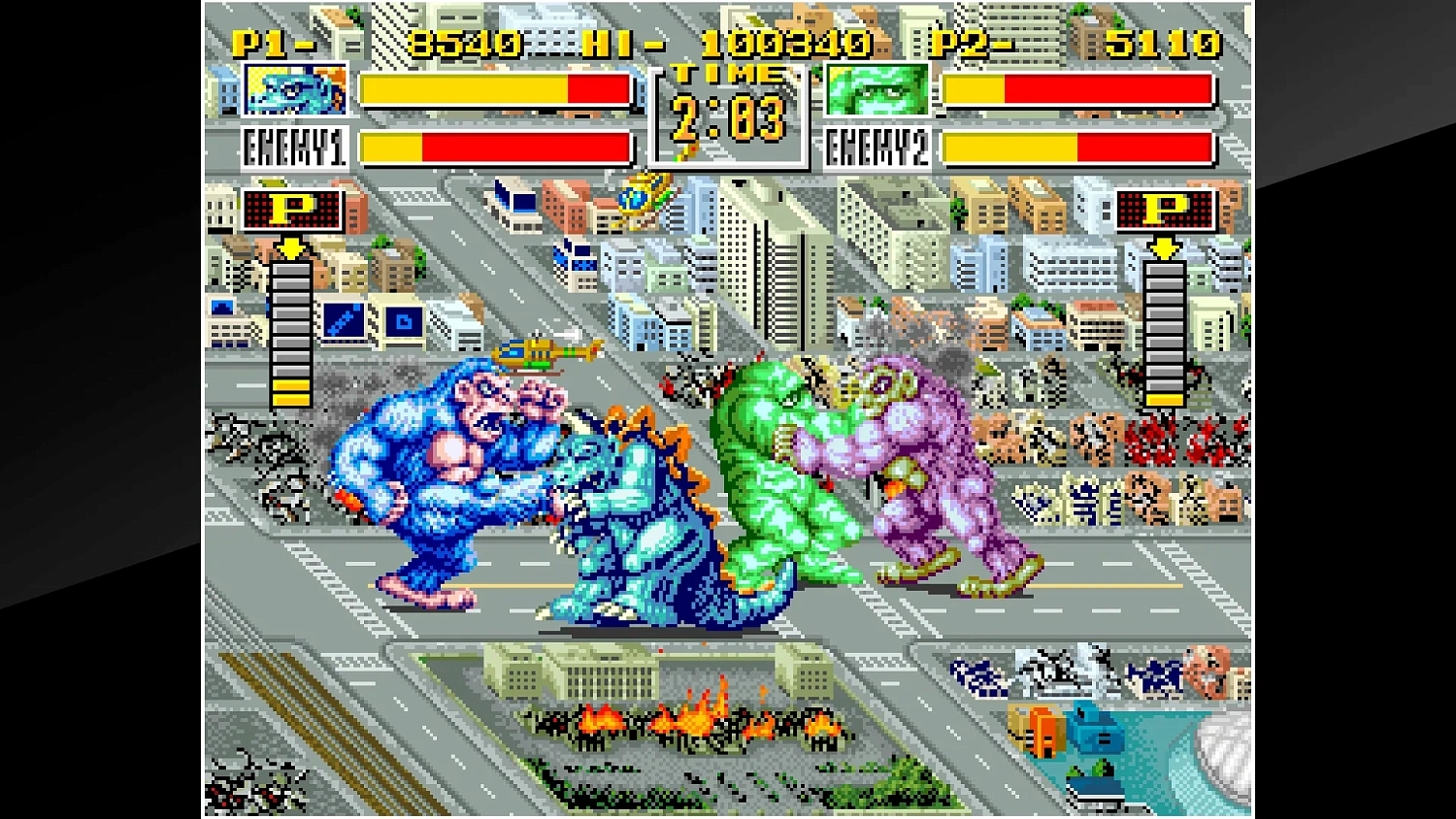Click the TIME counter showing 2:03
Image resolution: width=1456 pixels, height=819 pixels.
[726, 116]
